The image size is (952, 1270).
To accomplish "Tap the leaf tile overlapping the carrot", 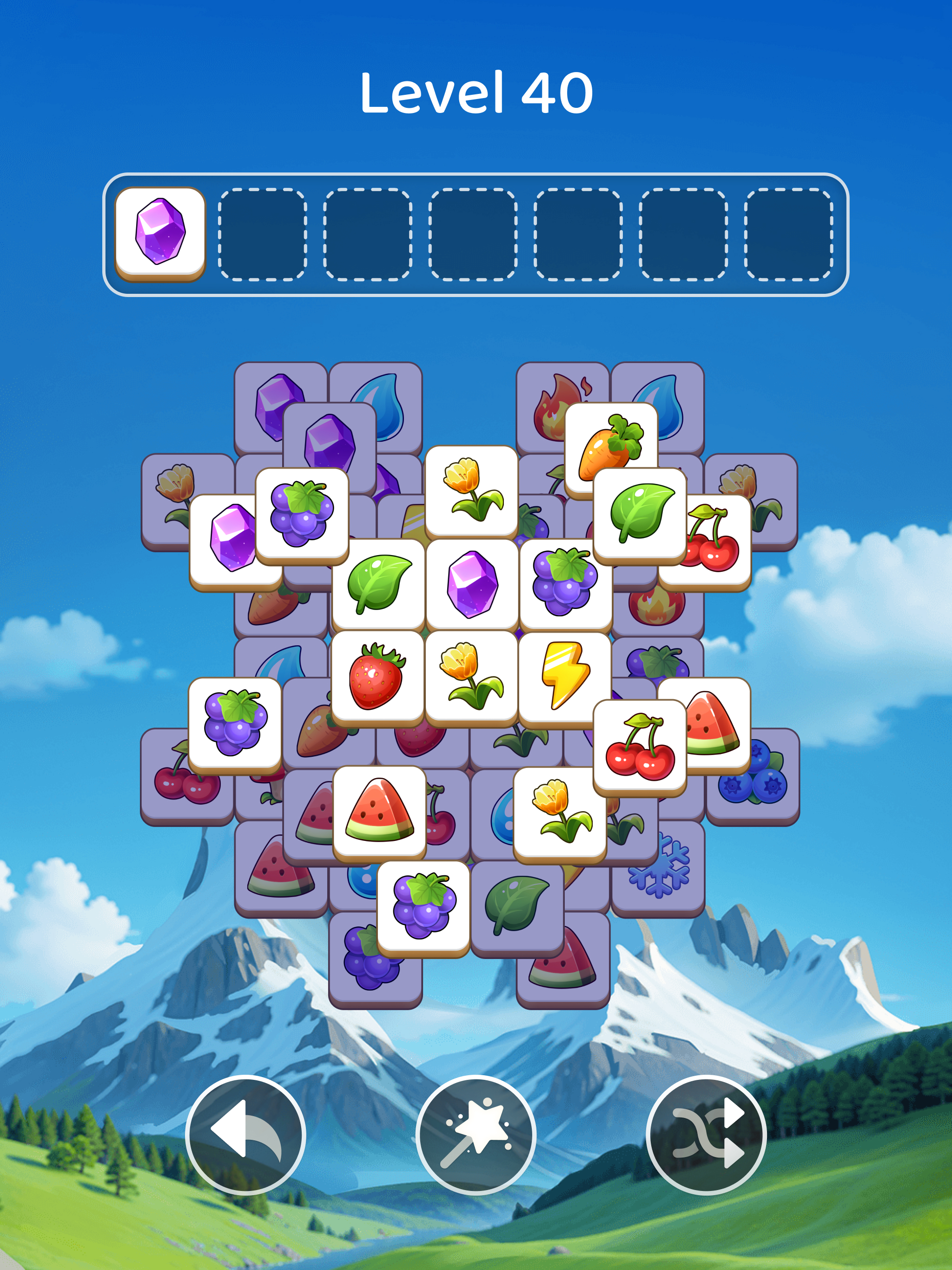I will 640,514.
